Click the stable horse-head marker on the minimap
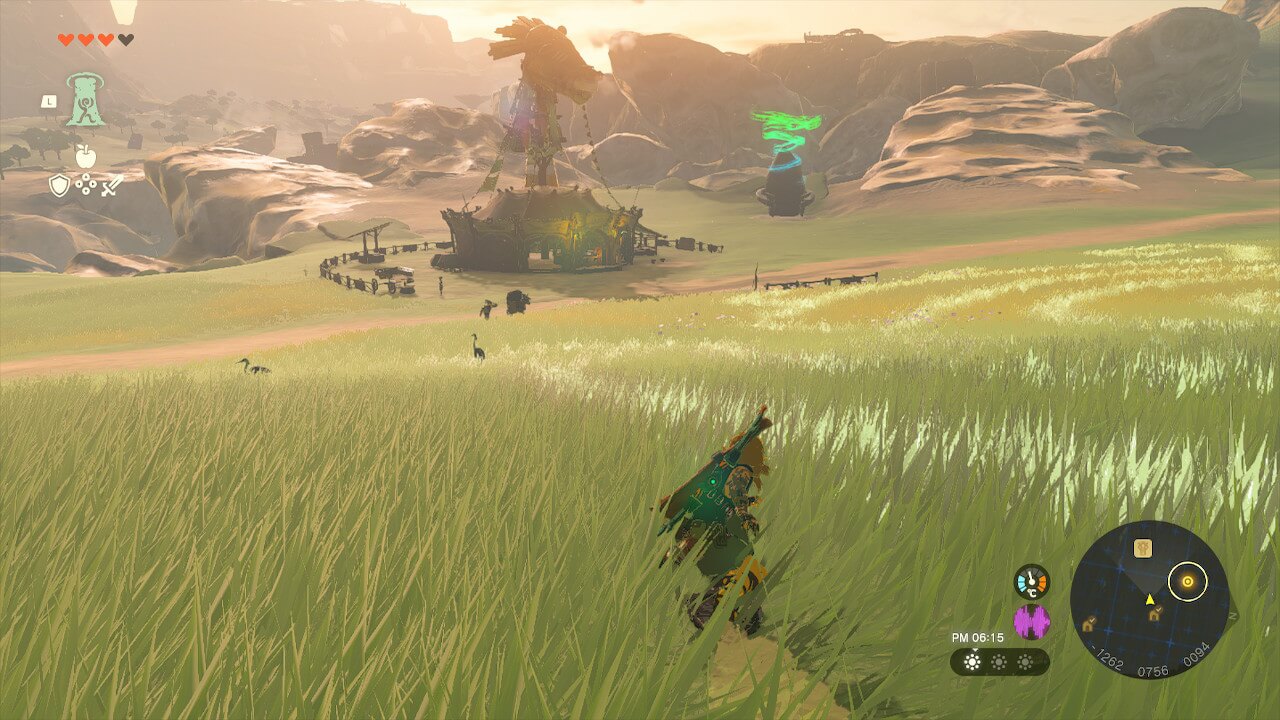 click(1142, 547)
